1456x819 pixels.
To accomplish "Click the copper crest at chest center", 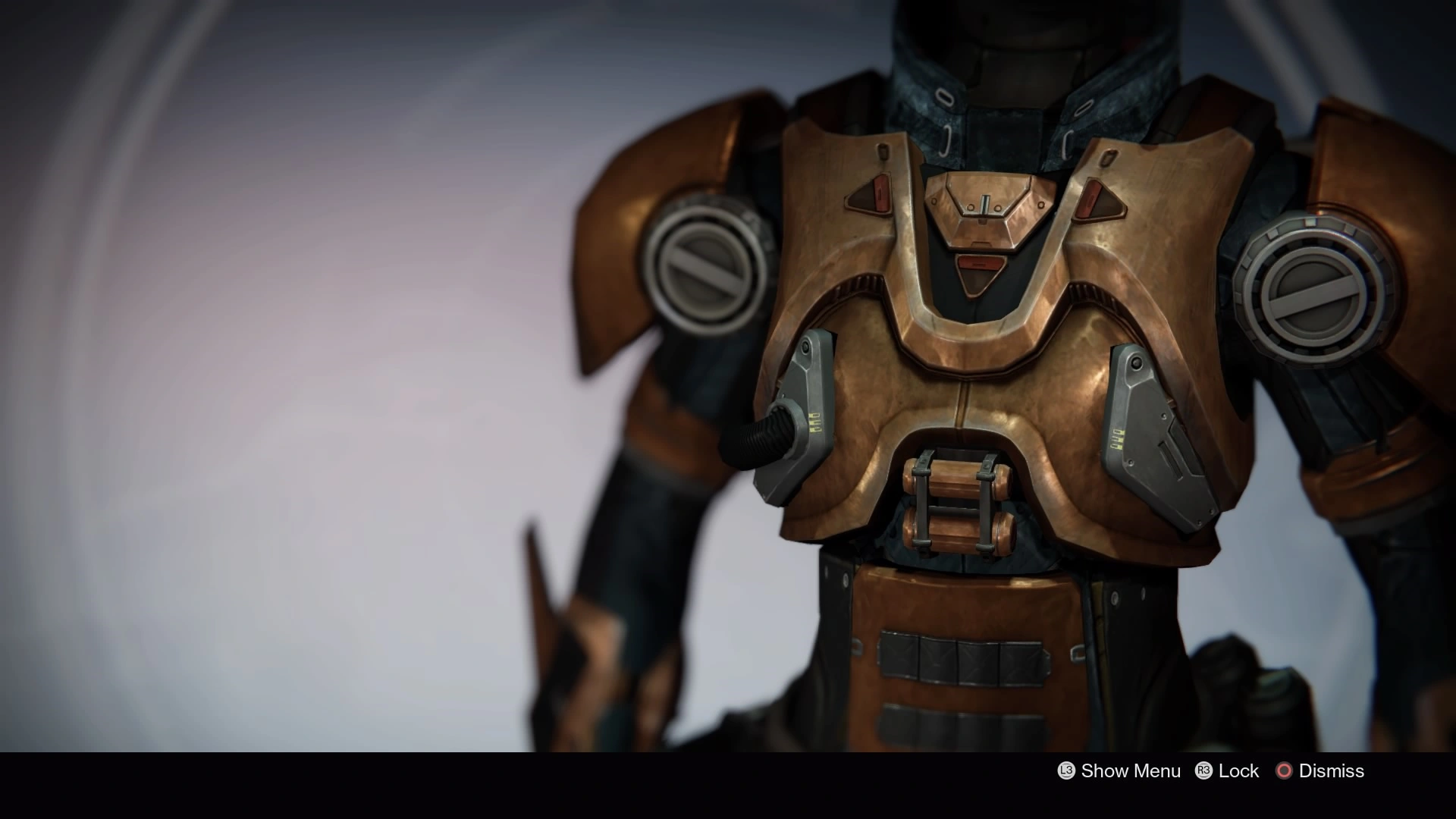I will (x=986, y=205).
